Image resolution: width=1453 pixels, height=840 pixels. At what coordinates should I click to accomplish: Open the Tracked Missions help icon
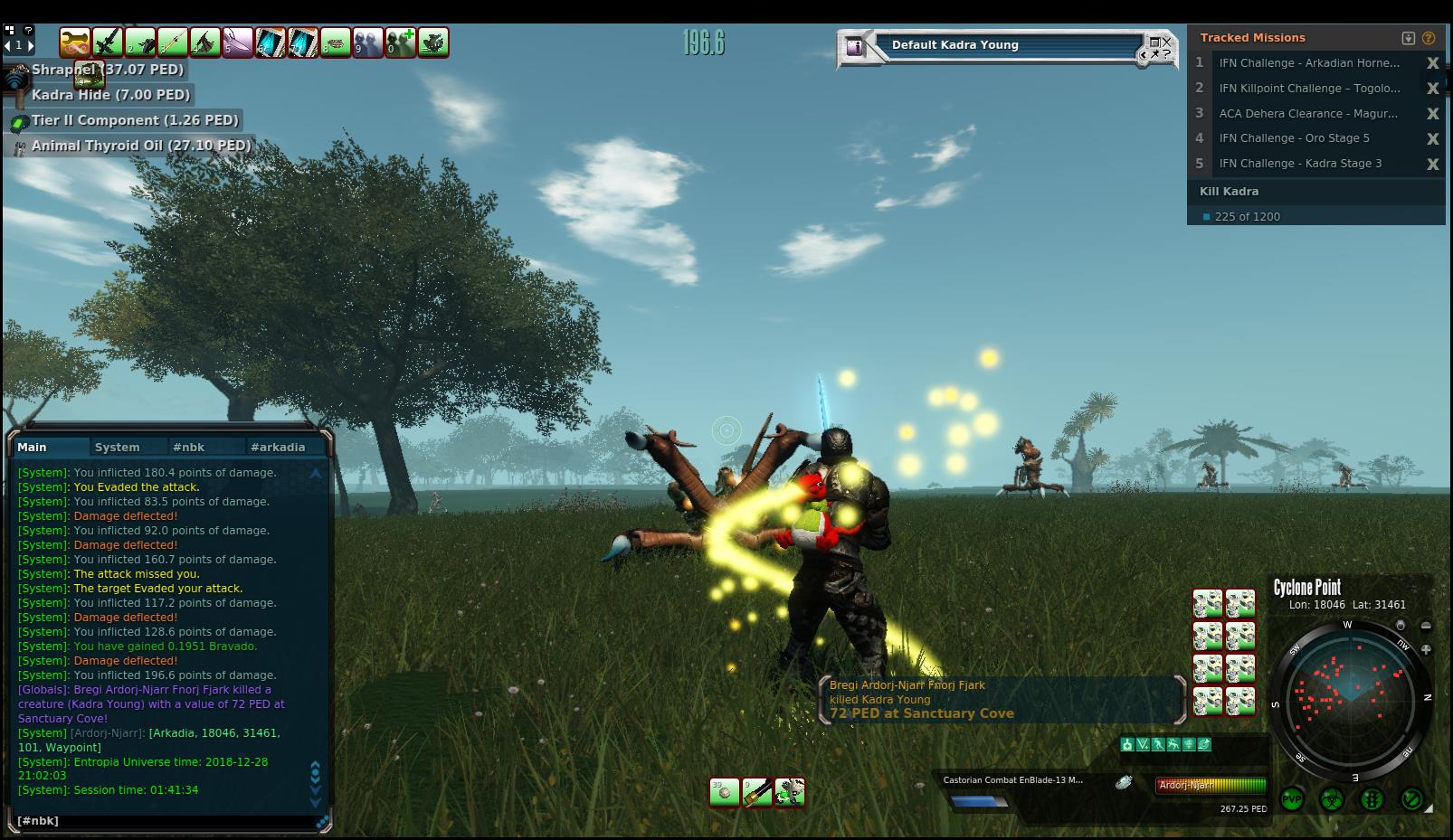(x=1429, y=38)
